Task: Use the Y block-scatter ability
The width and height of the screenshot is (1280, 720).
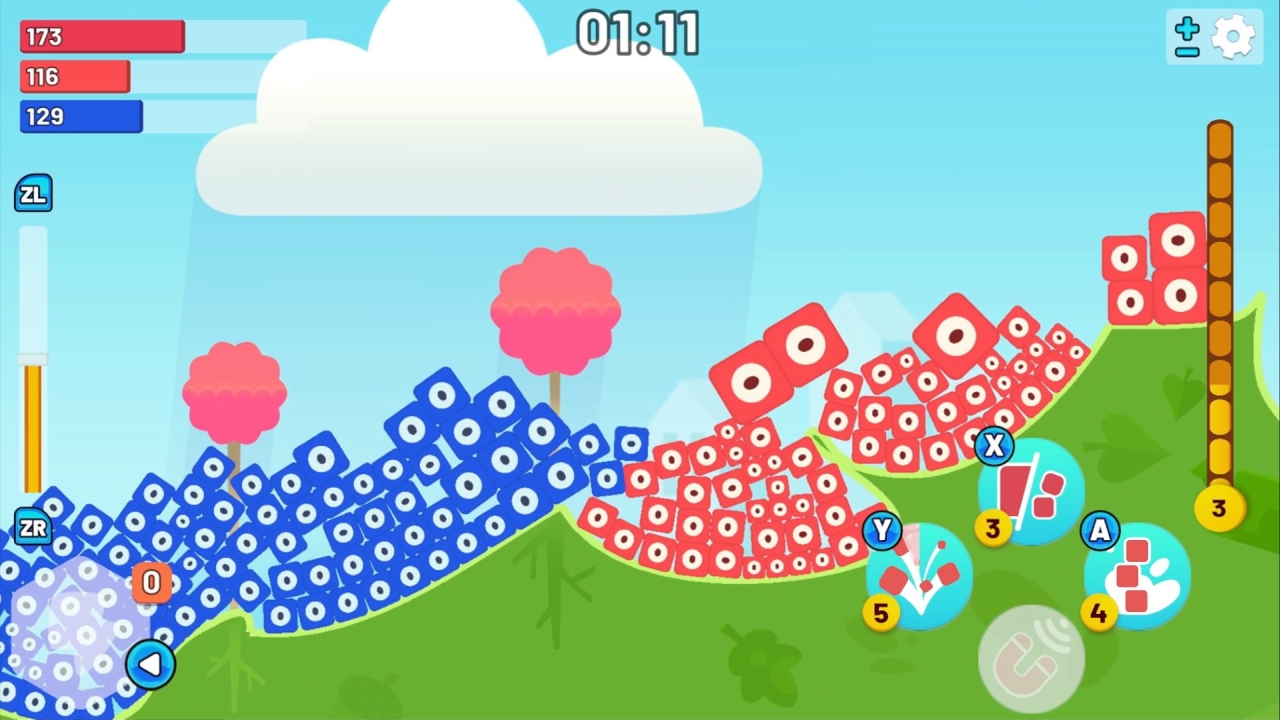Action: coord(920,575)
